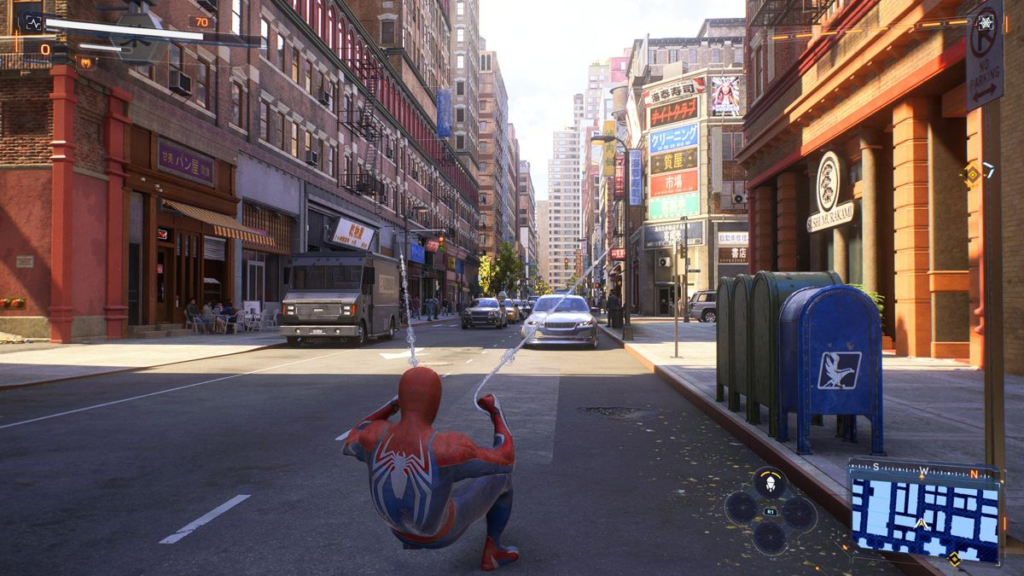Click the yellow objective waypoint marker
This screenshot has width=1024, height=576.
(971, 174)
